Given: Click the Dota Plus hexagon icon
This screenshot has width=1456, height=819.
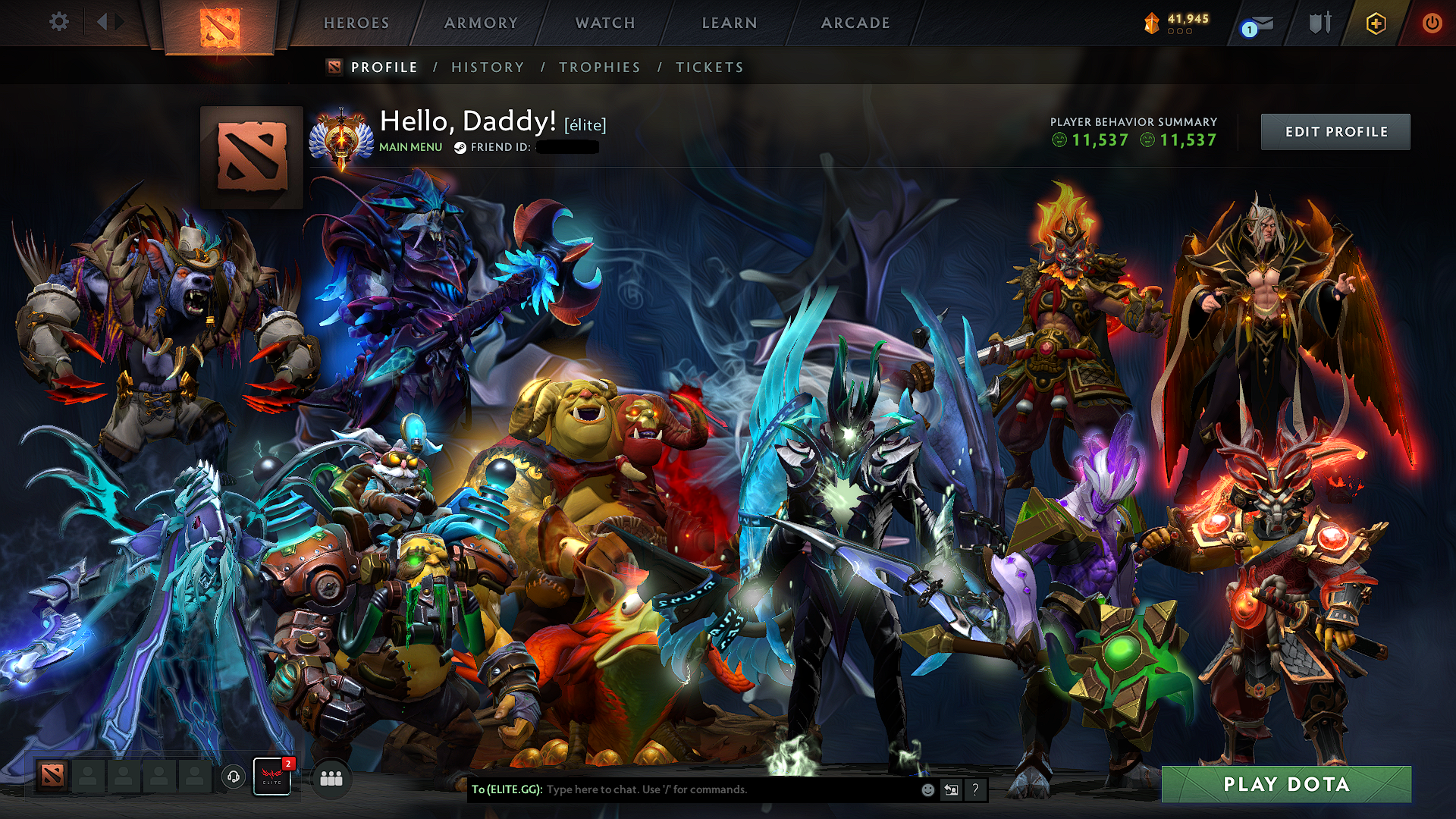Looking at the screenshot, I should pos(1377,23).
